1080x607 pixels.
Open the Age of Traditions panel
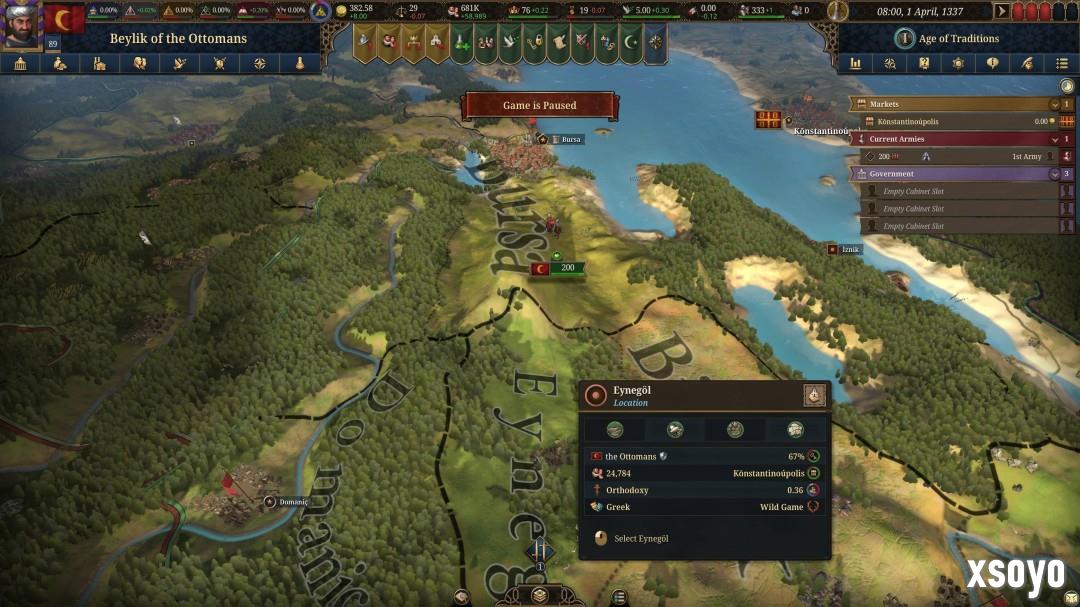(x=946, y=38)
